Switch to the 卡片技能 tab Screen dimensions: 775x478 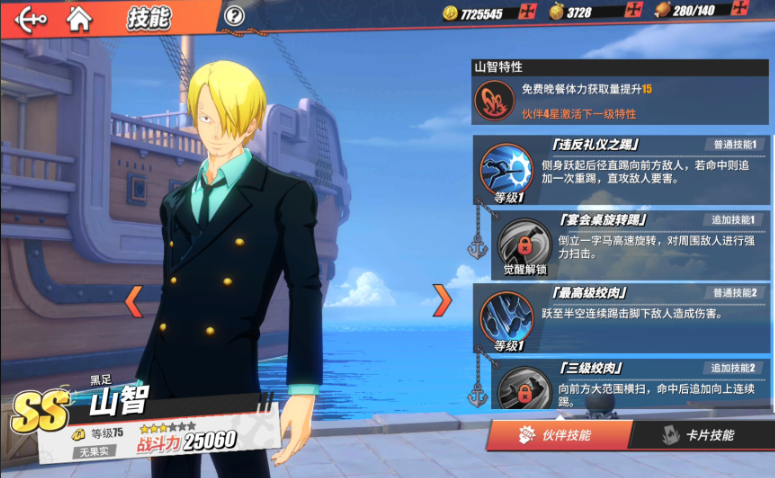700,435
